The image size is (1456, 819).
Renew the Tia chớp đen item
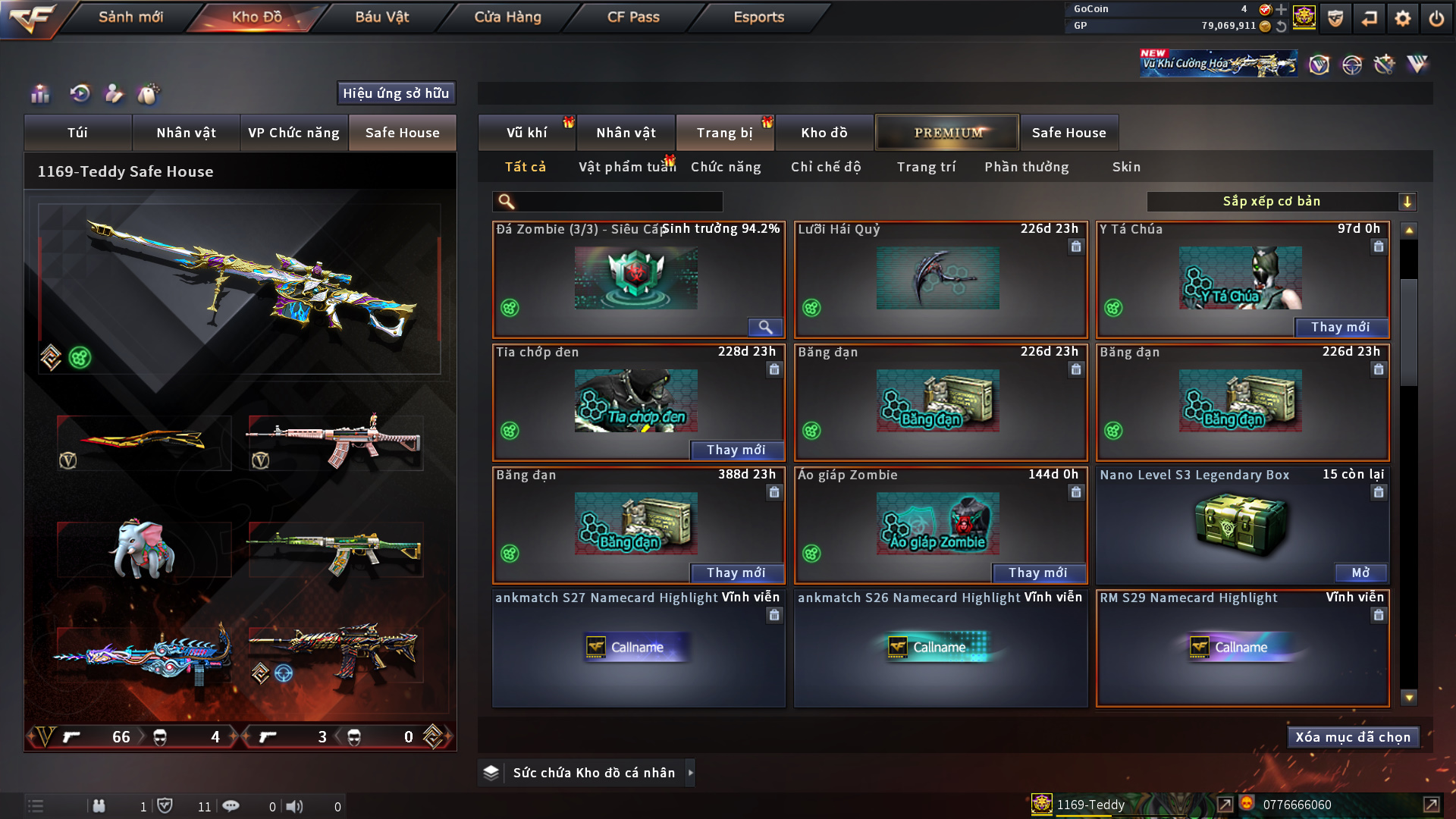(736, 450)
